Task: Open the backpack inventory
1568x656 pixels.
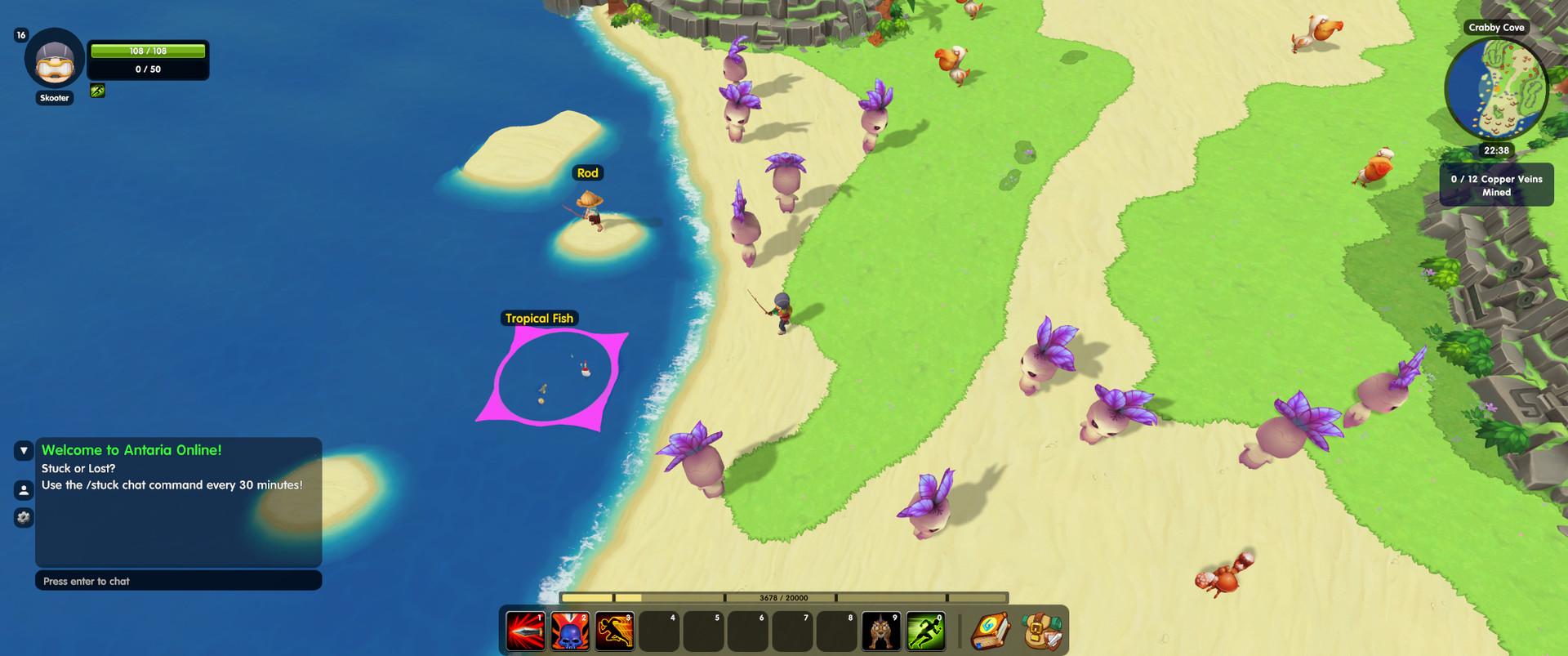Action: pyautogui.click(x=1039, y=630)
